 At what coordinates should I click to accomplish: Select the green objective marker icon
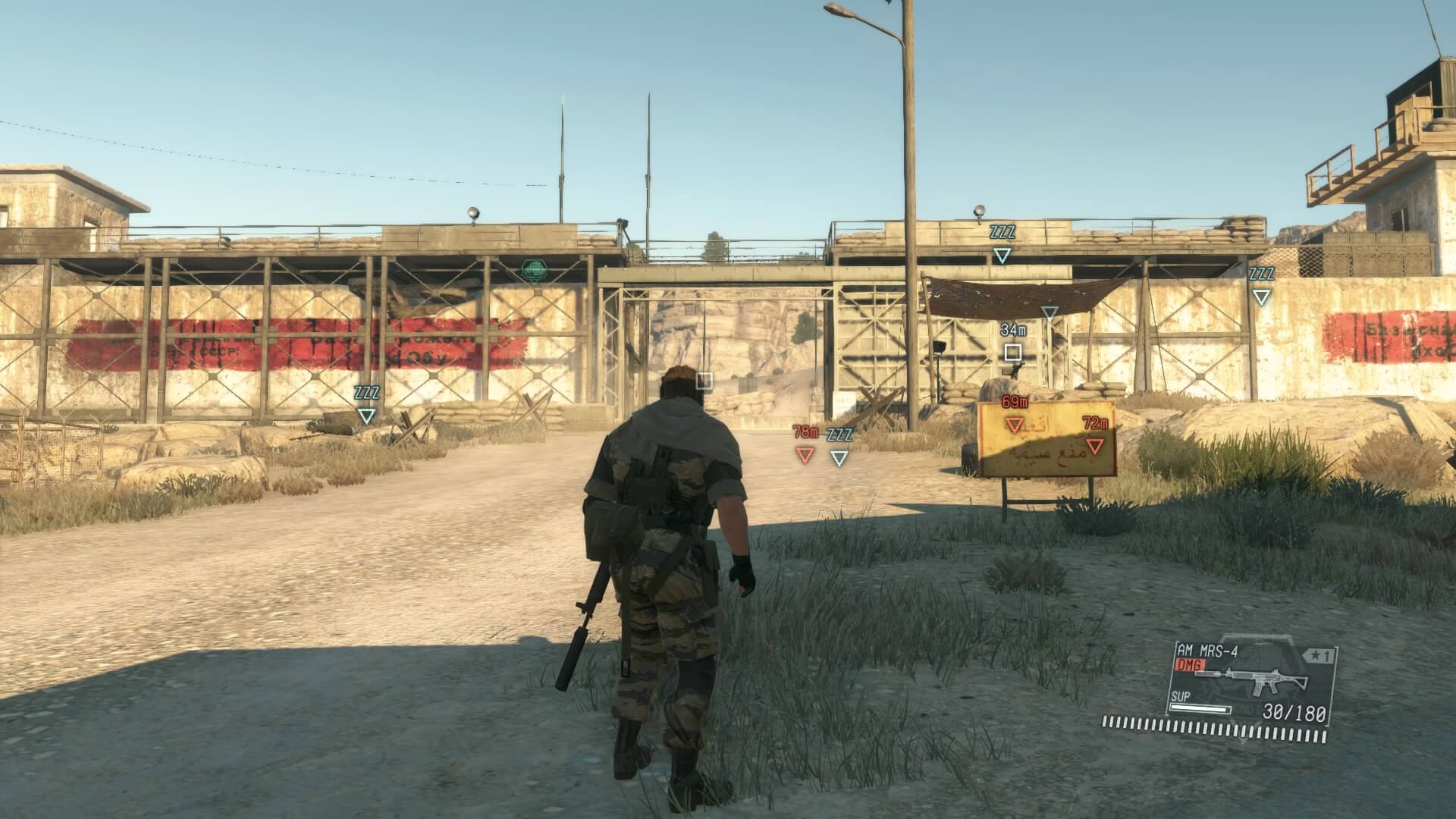pos(534,271)
